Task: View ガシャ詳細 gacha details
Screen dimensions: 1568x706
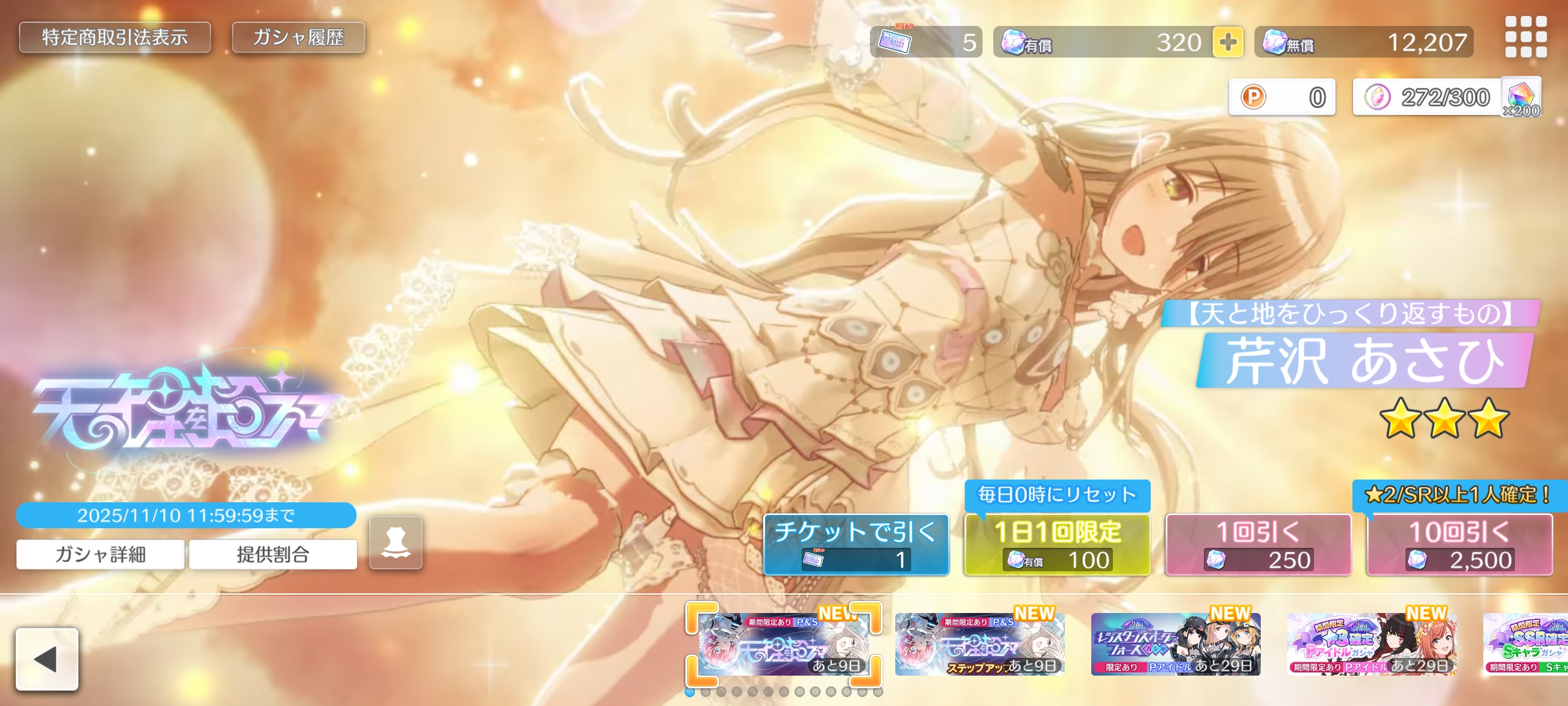Action: (101, 554)
